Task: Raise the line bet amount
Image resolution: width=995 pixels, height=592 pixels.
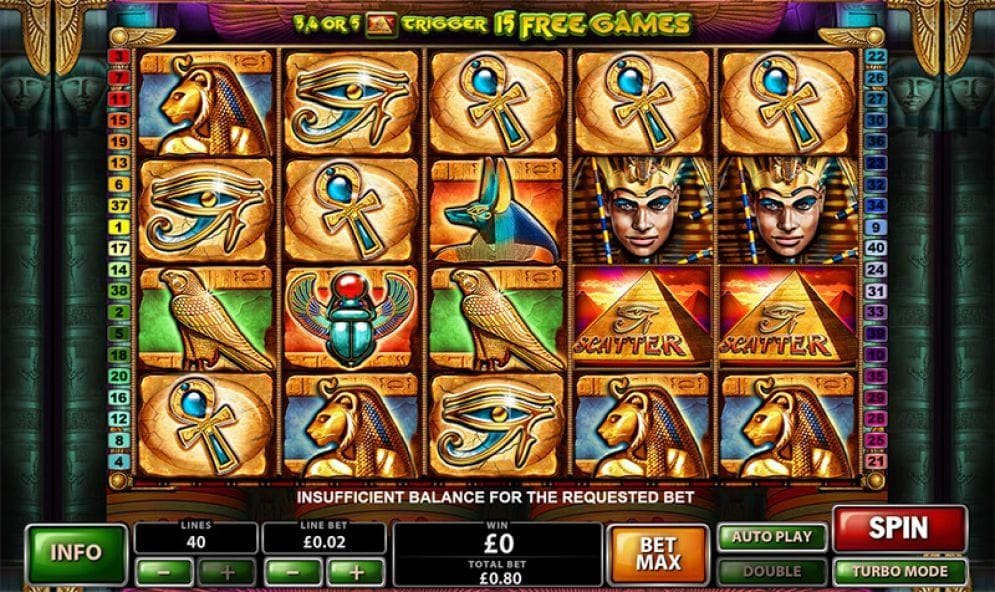Action: click(355, 572)
